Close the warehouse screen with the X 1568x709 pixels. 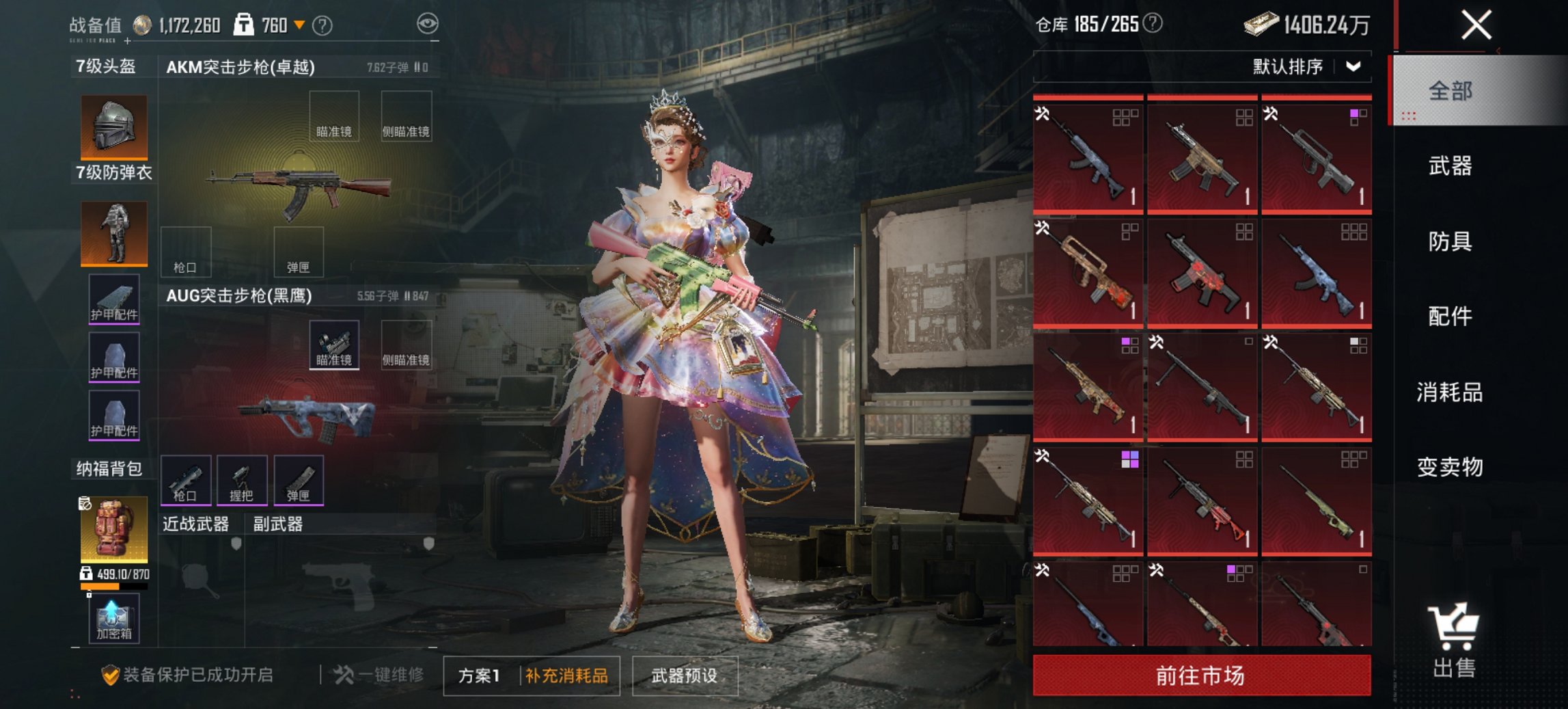click(x=1476, y=25)
